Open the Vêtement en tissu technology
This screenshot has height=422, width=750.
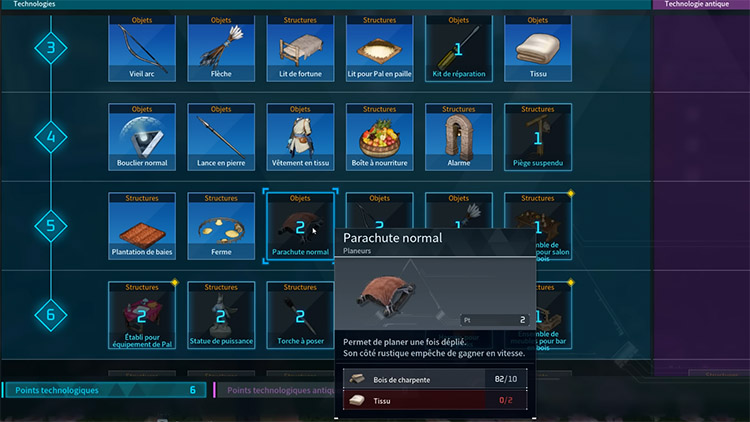coord(300,136)
